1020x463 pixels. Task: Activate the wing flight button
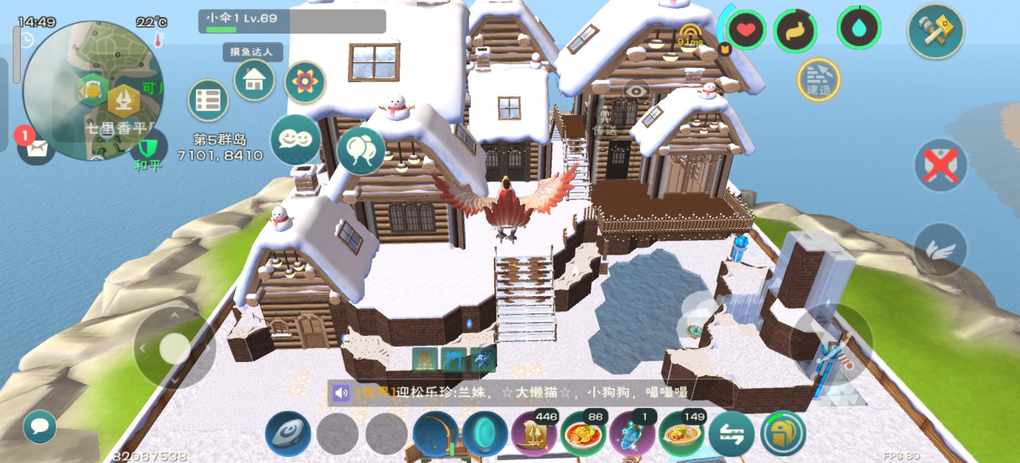point(940,248)
